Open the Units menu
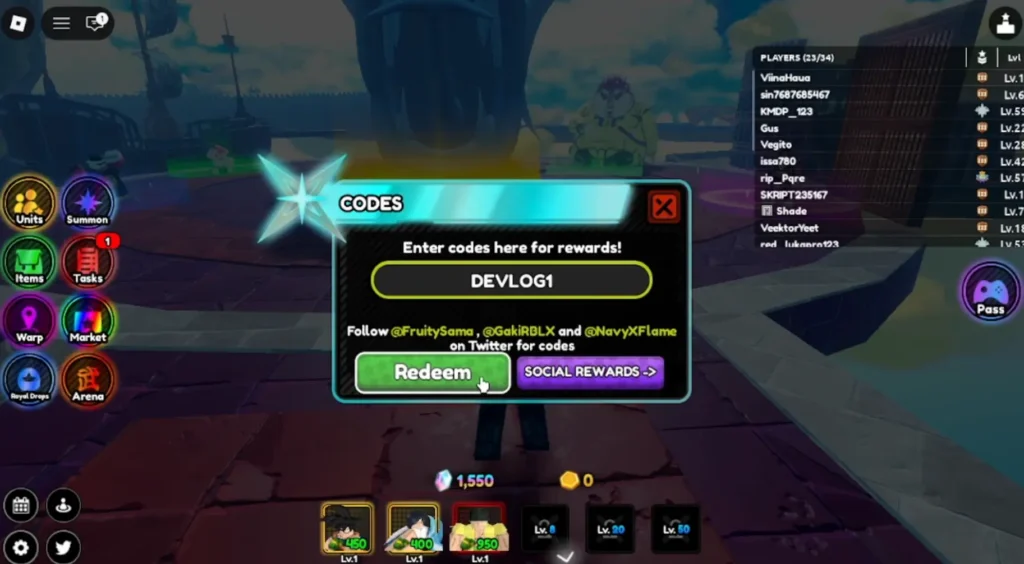Image resolution: width=1024 pixels, height=564 pixels. click(29, 202)
